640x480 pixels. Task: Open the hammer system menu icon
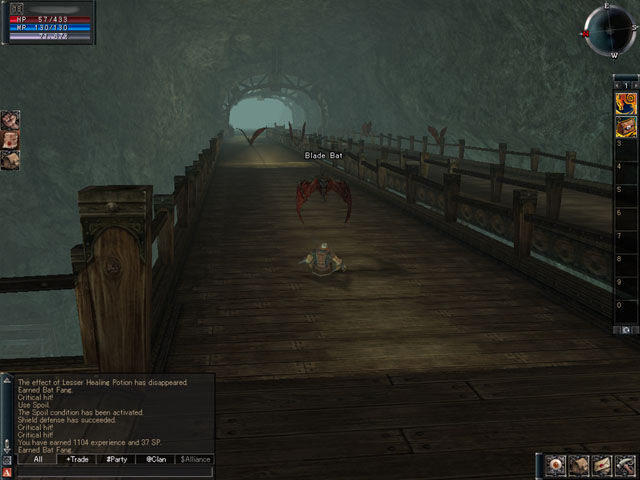pyautogui.click(x=625, y=465)
